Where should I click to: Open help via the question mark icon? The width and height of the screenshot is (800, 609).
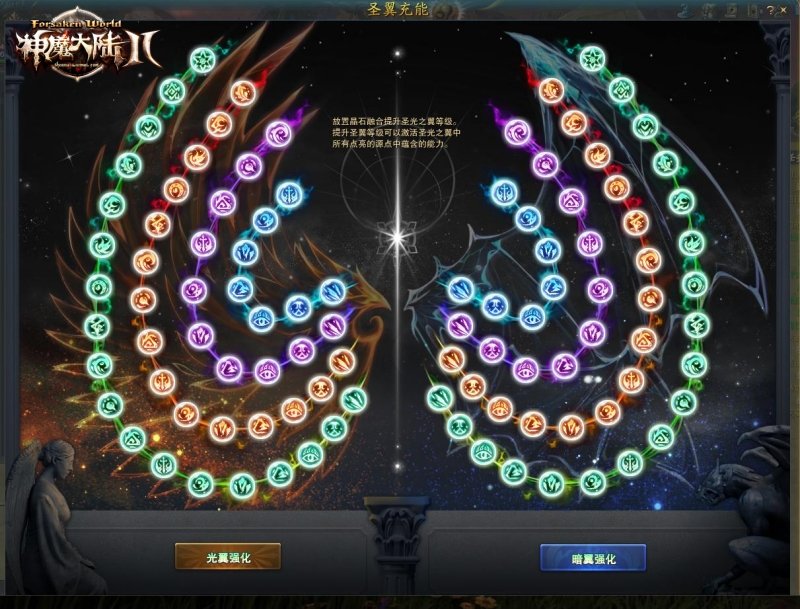pyautogui.click(x=771, y=10)
